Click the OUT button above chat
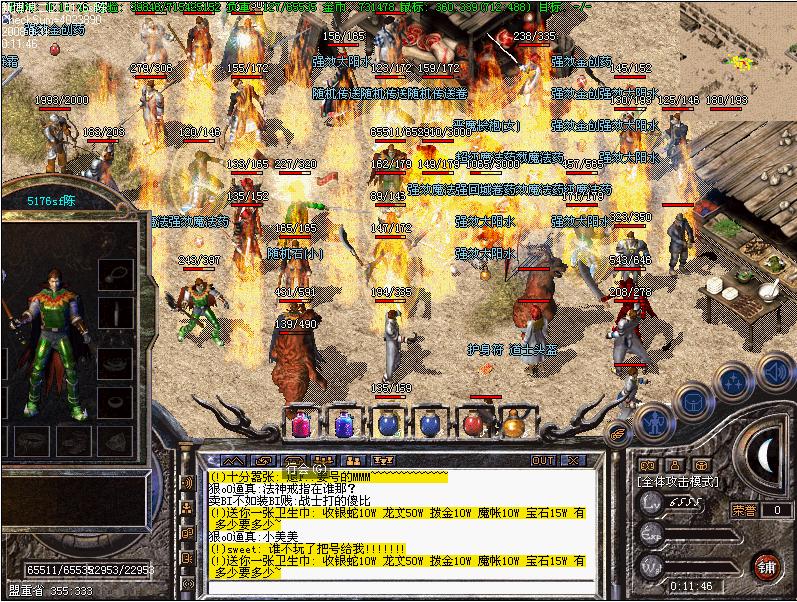The height and width of the screenshot is (602, 797). (x=543, y=460)
